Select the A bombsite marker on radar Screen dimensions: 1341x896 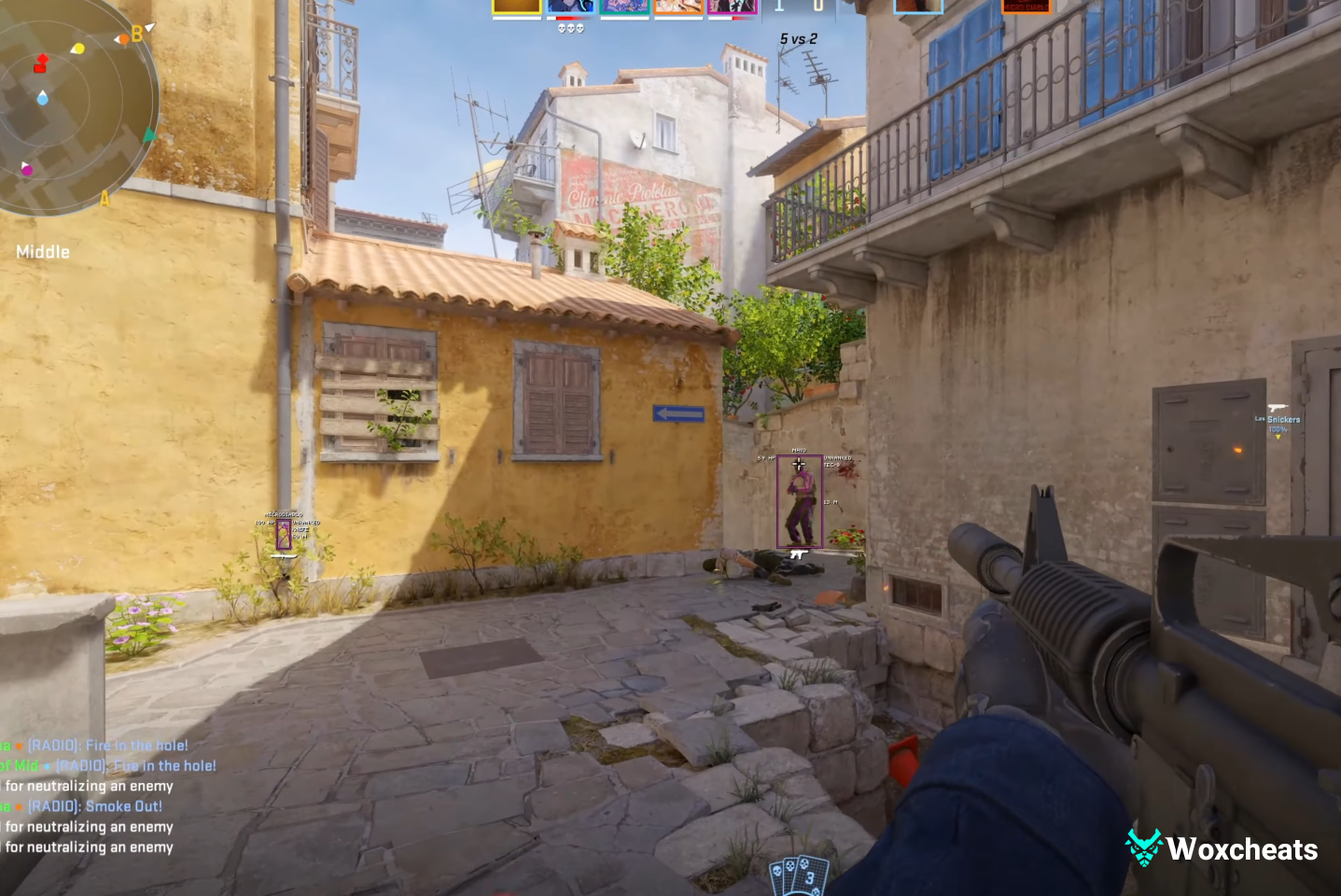click(105, 198)
